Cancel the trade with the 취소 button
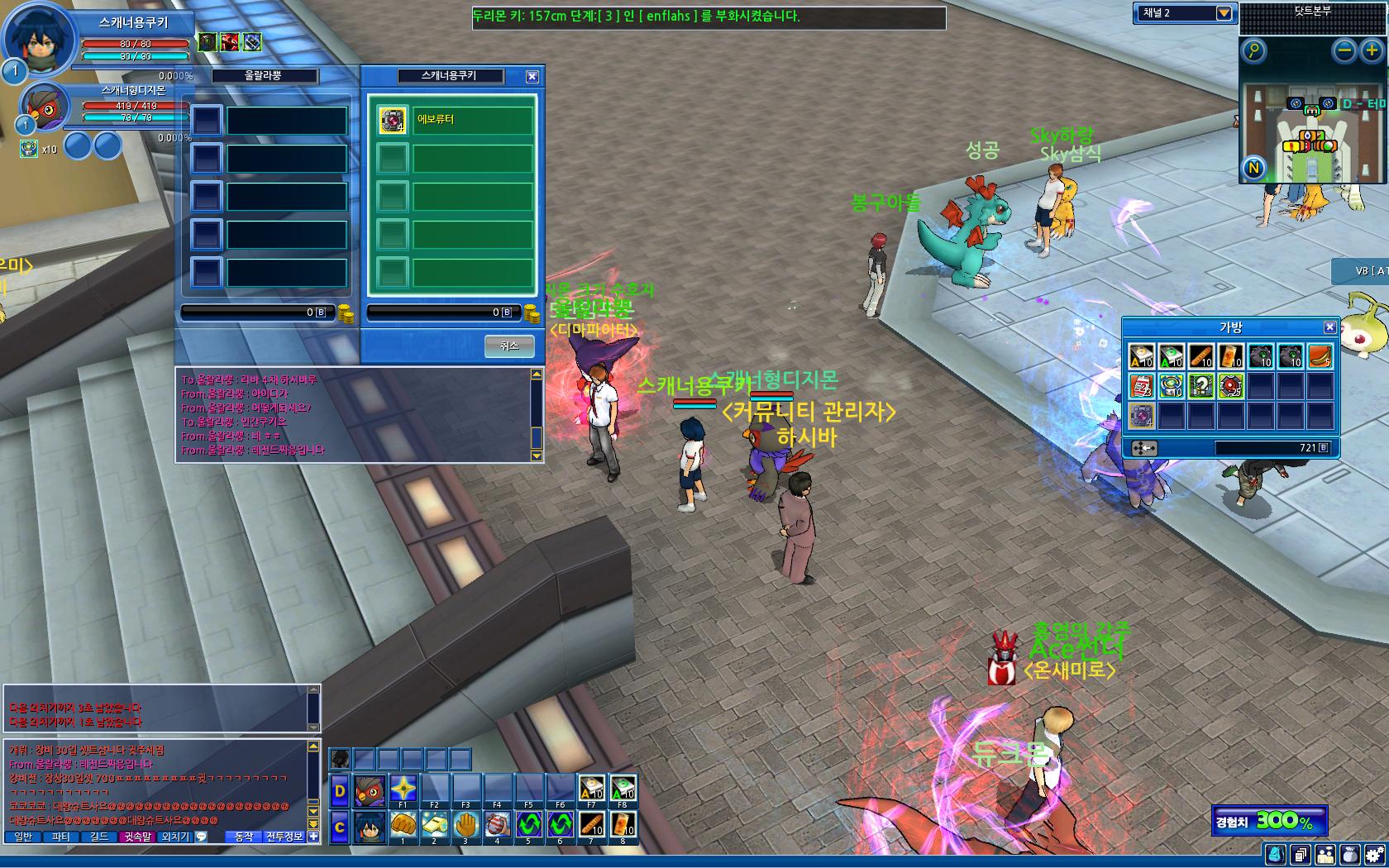1389x868 pixels. [509, 346]
